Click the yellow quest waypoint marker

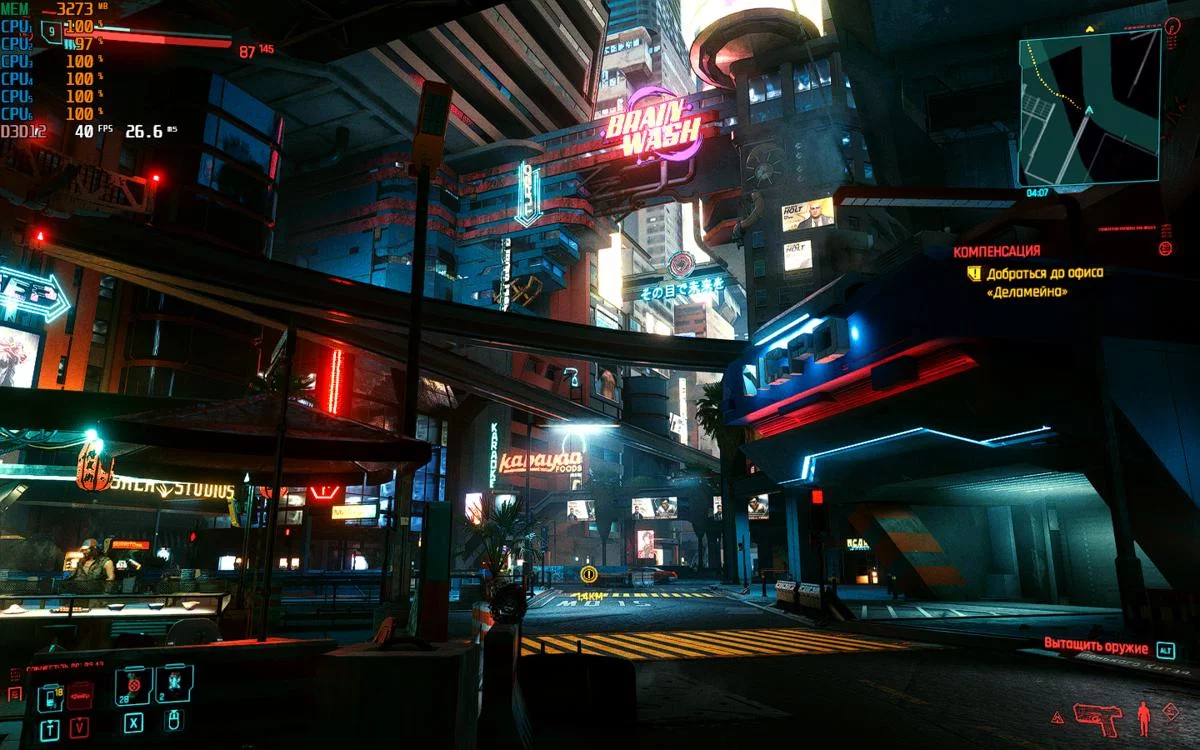[589, 574]
